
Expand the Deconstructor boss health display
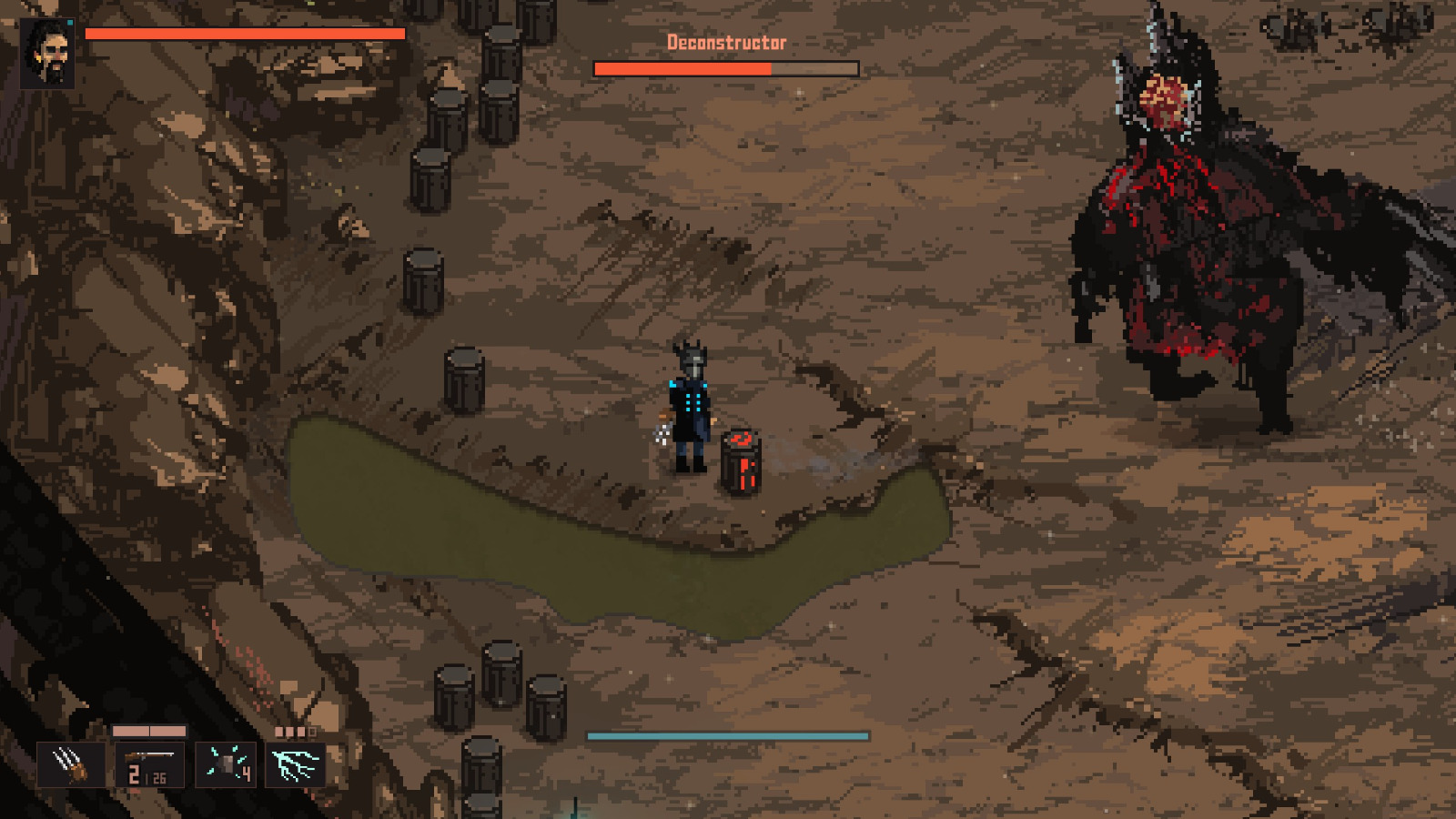[x=726, y=67]
